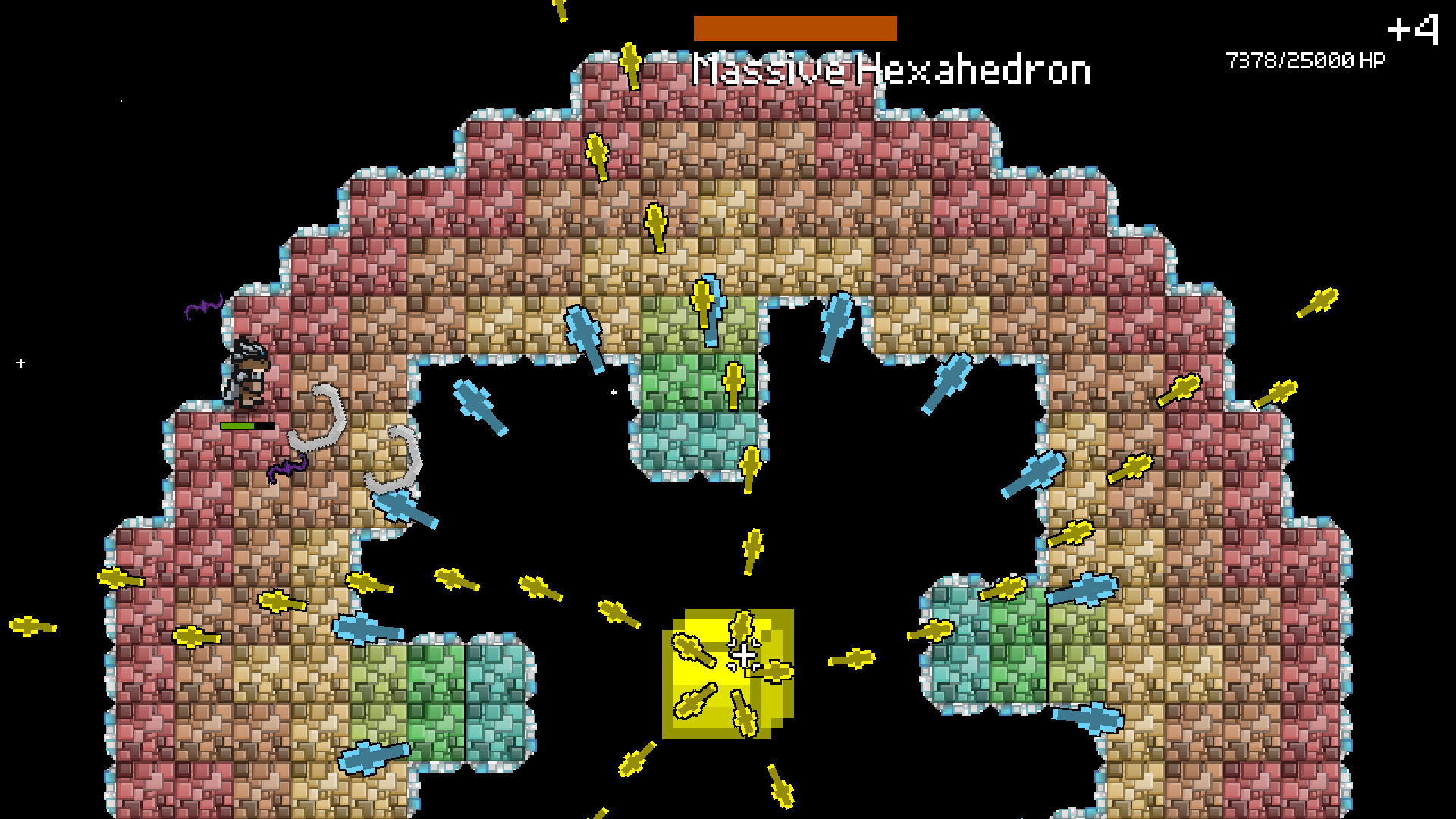Click the Massive Hexahedron boss name label
Image resolution: width=1456 pixels, height=819 pixels.
891,71
